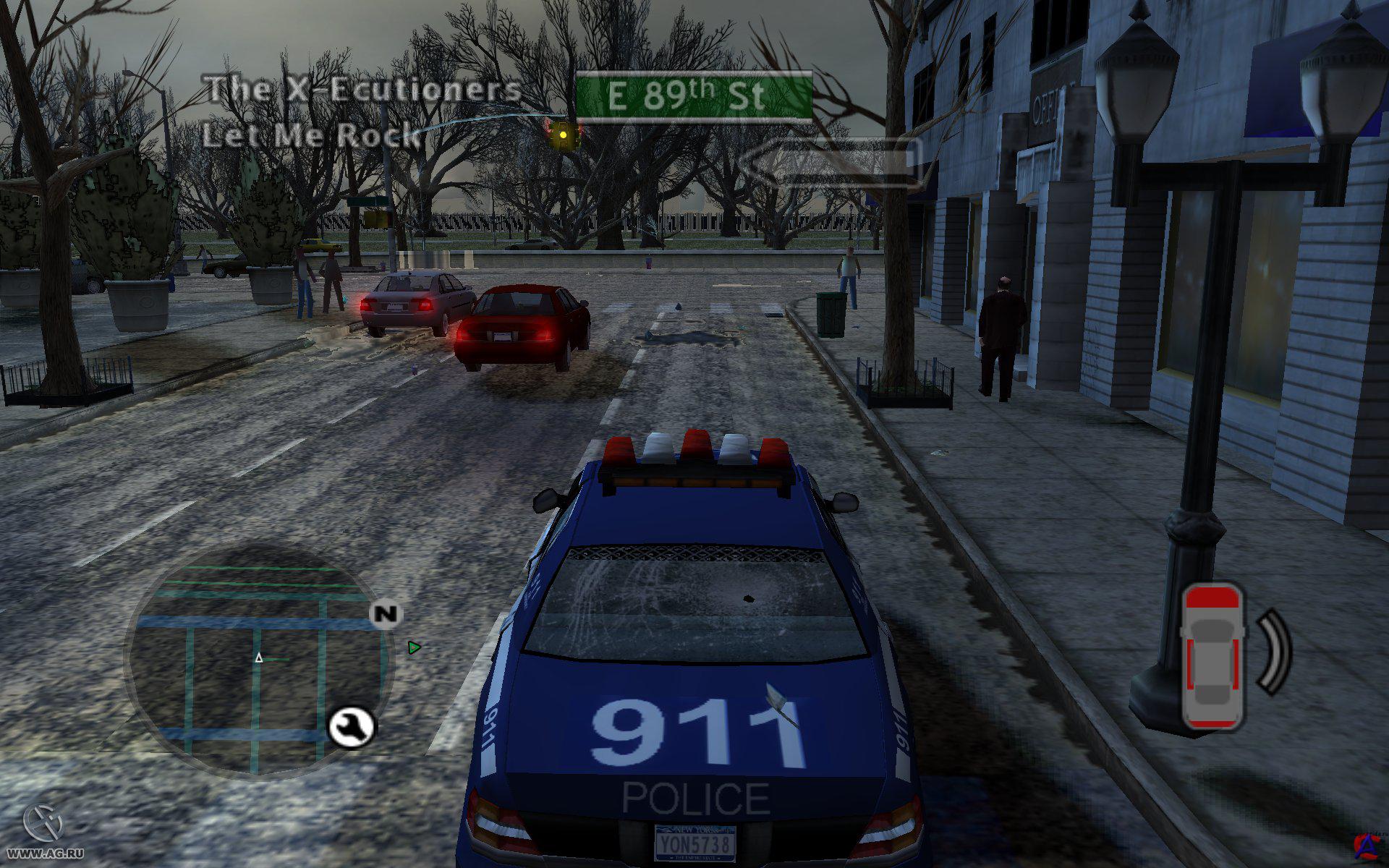Click the green arrow objective marker
The height and width of the screenshot is (868, 1389).
tap(414, 647)
